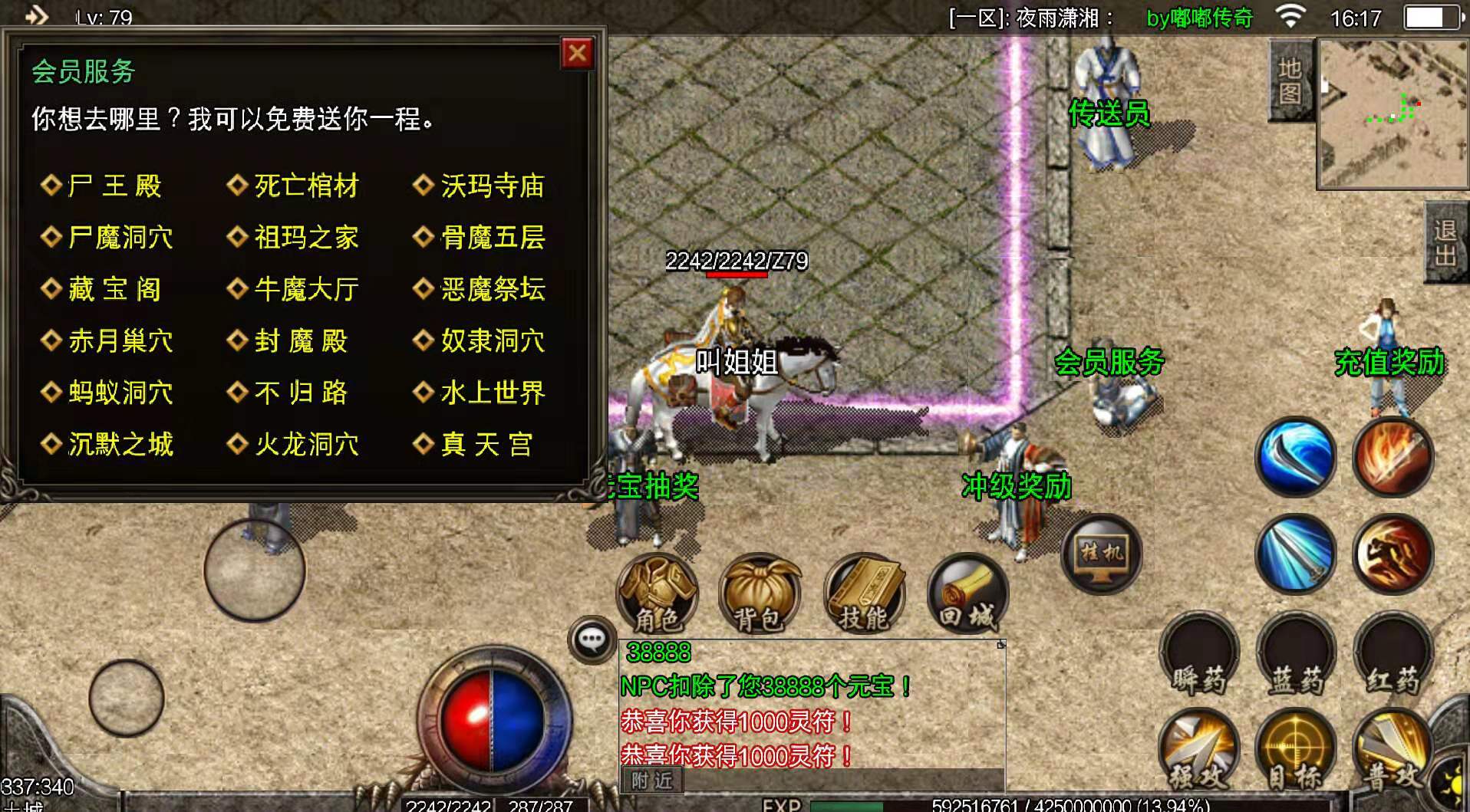Image resolution: width=1470 pixels, height=812 pixels.
Task: Choose 尸王殿 teleport destination
Action: (x=114, y=186)
